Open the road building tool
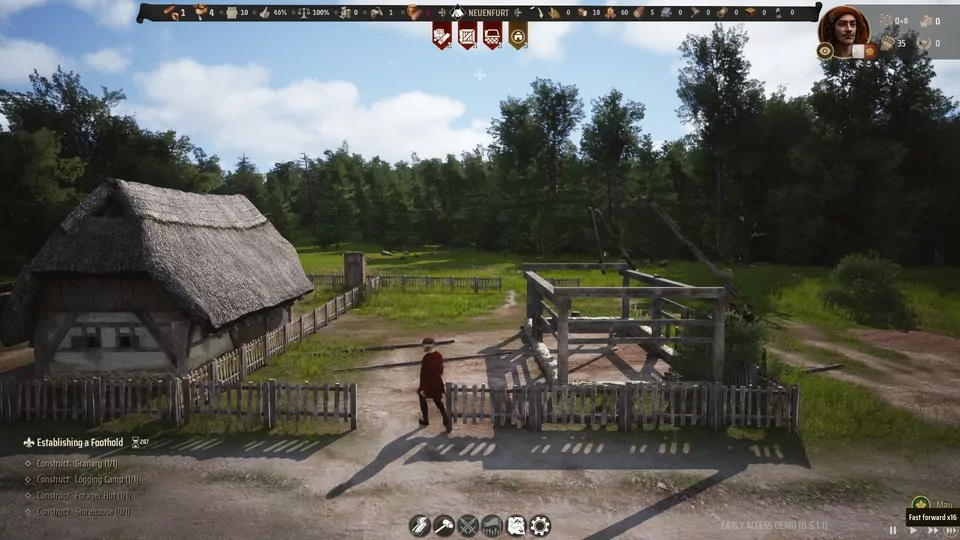The height and width of the screenshot is (540, 960). pyautogui.click(x=420, y=525)
